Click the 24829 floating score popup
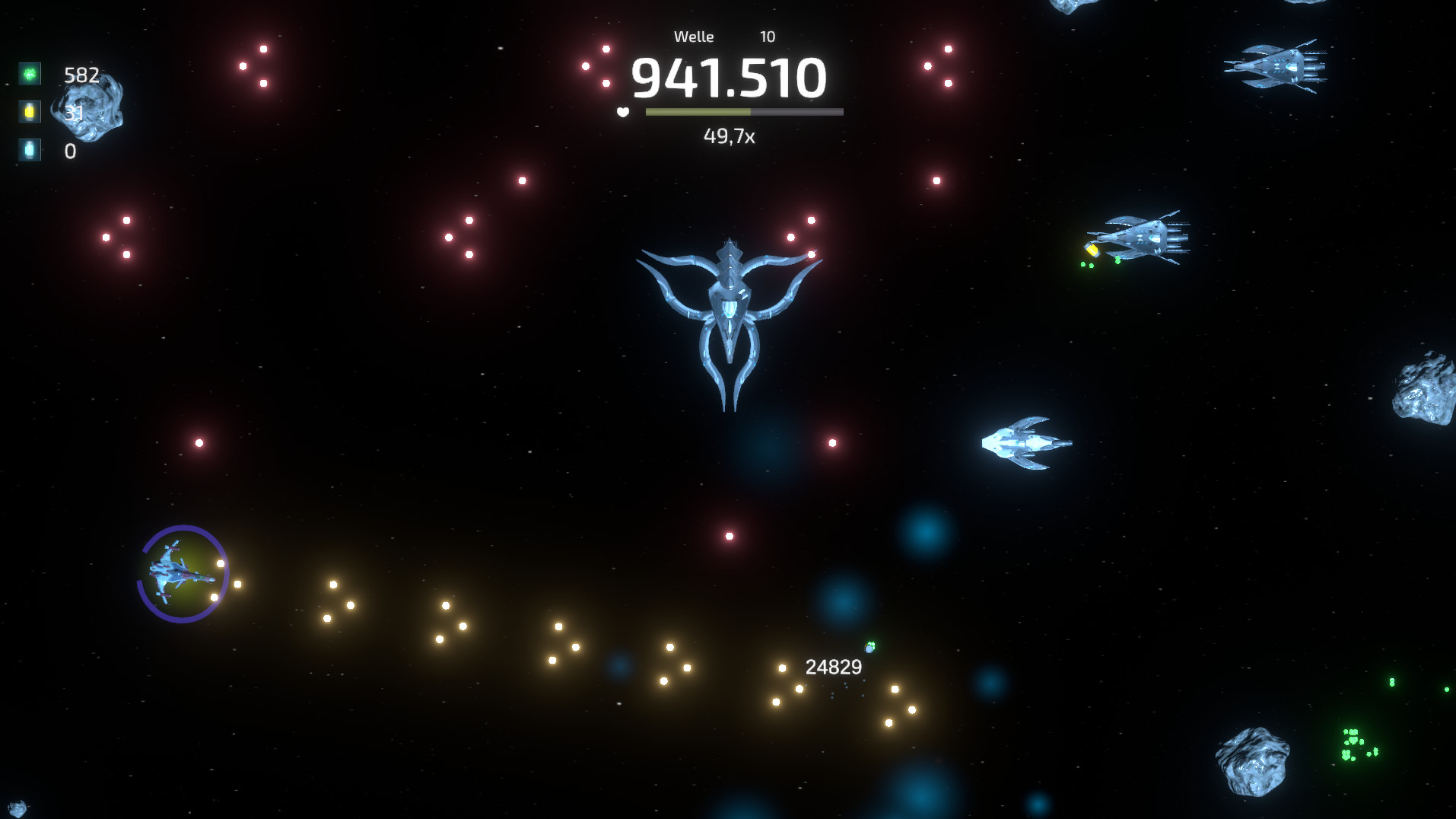The width and height of the screenshot is (1456, 819). pos(834,665)
